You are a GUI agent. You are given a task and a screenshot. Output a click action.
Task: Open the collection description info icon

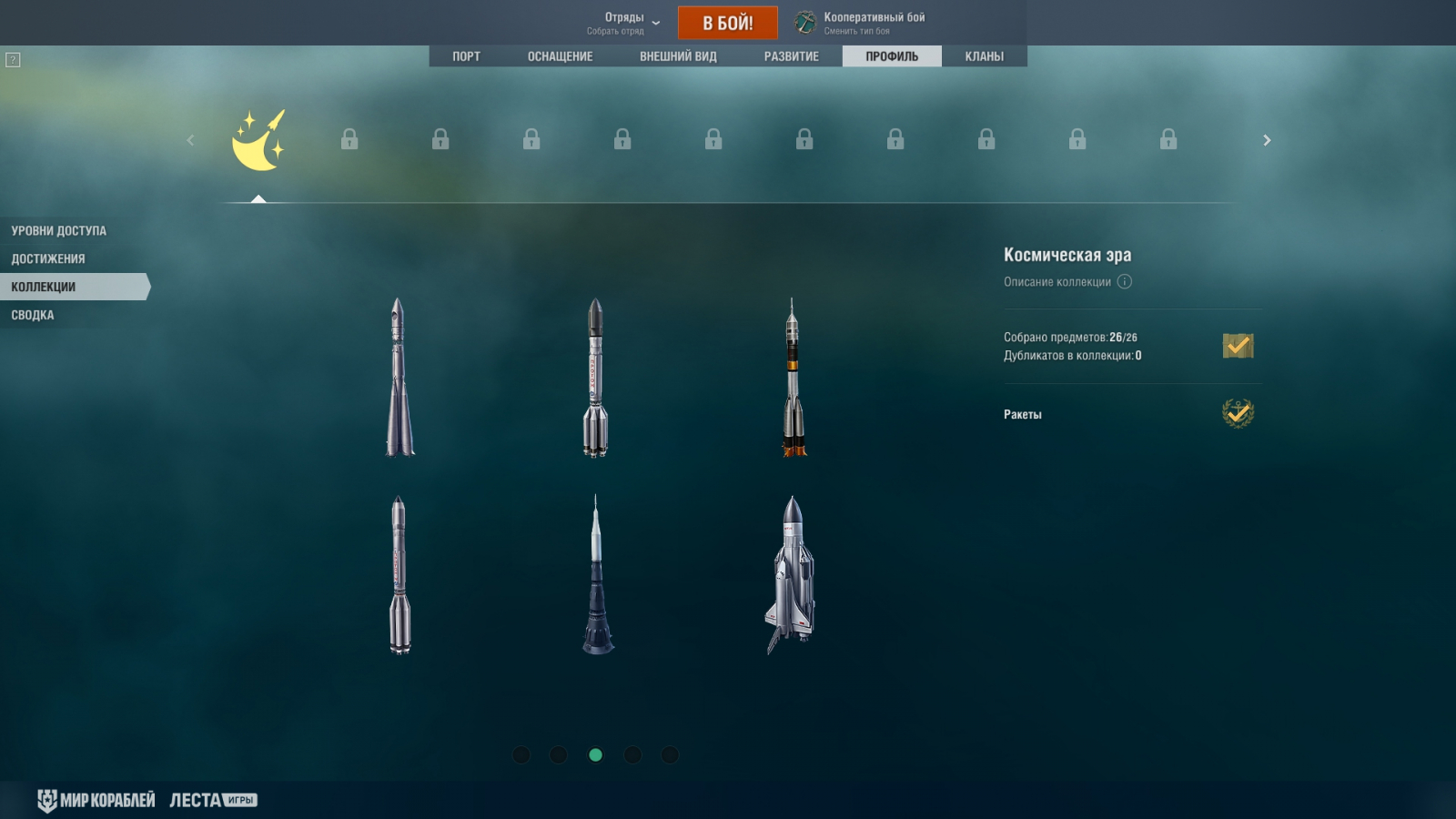[1125, 282]
